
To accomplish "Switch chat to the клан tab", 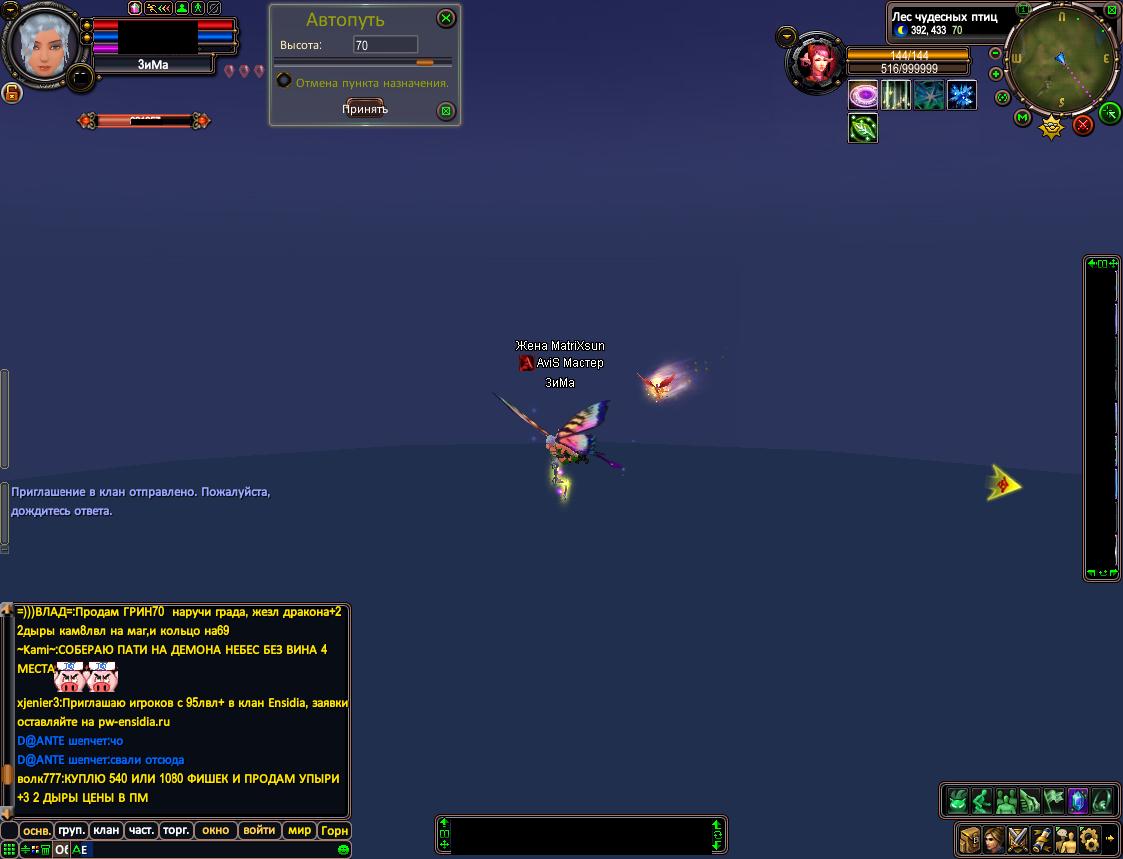I will click(x=106, y=830).
